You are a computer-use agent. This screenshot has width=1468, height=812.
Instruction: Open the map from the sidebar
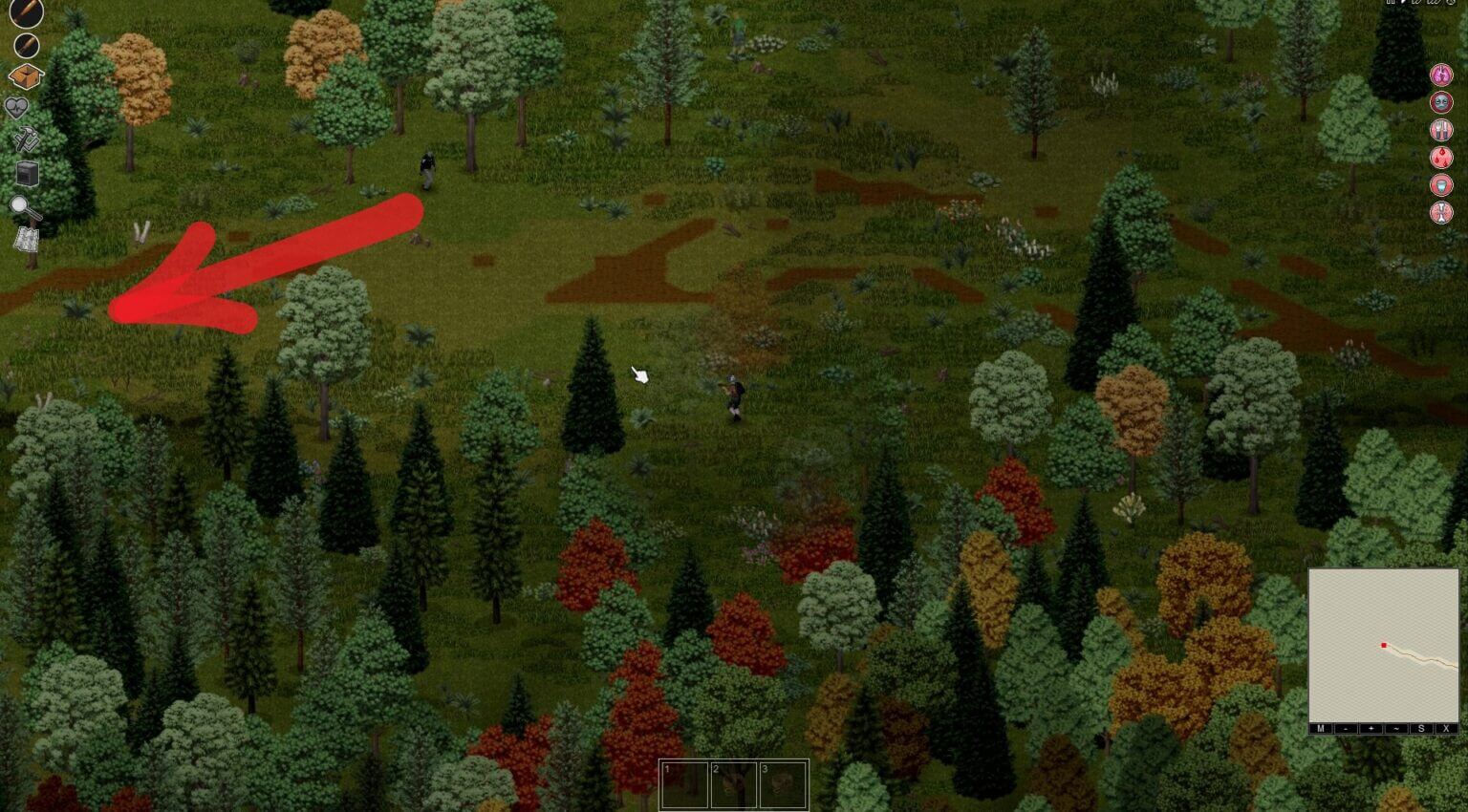26,239
